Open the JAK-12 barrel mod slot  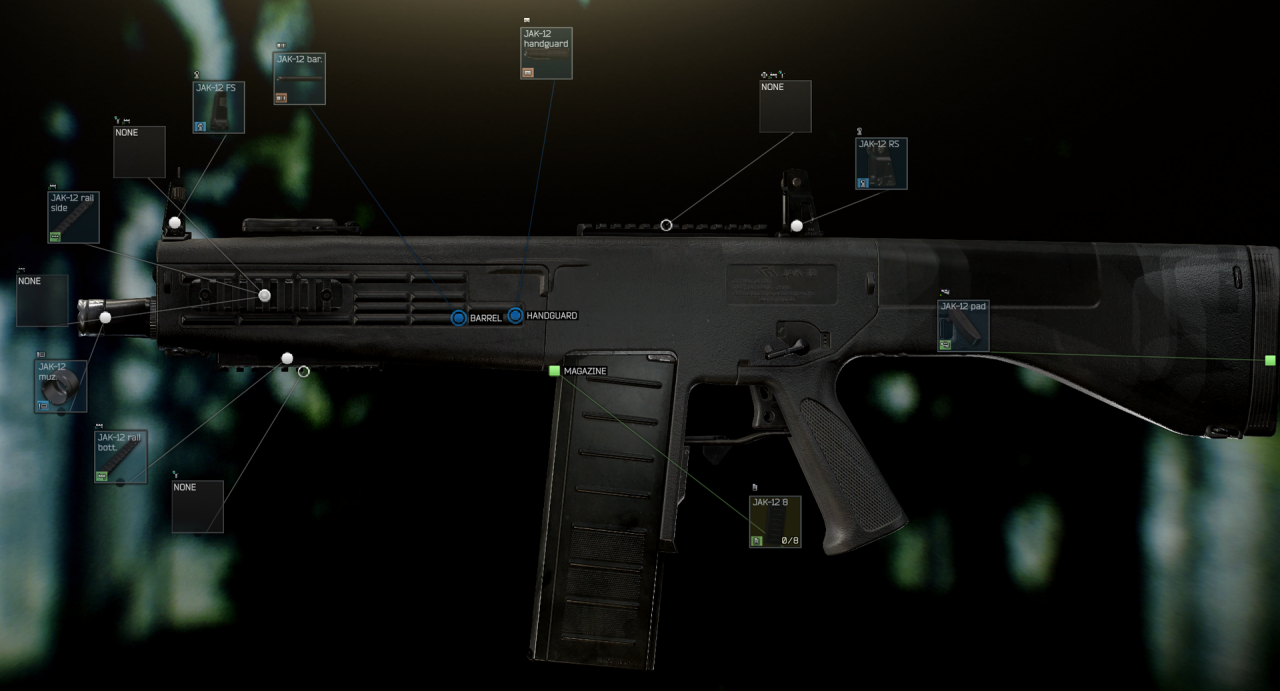[299, 78]
